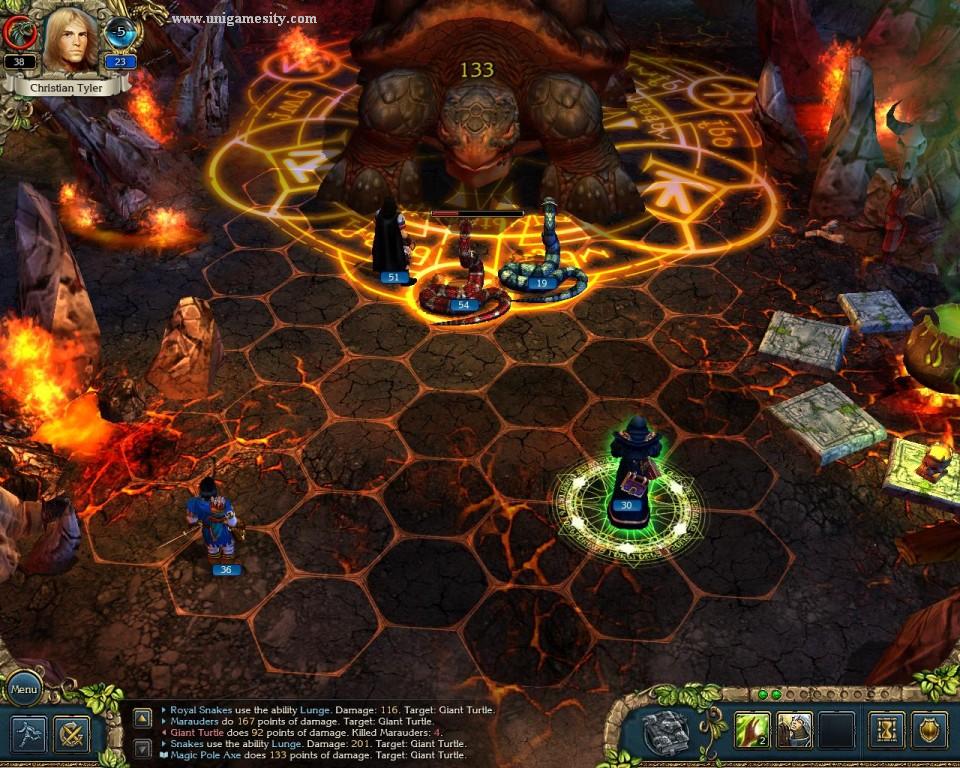
Task: Toggle the crossed swords auto-battle button
Action: 72,734
